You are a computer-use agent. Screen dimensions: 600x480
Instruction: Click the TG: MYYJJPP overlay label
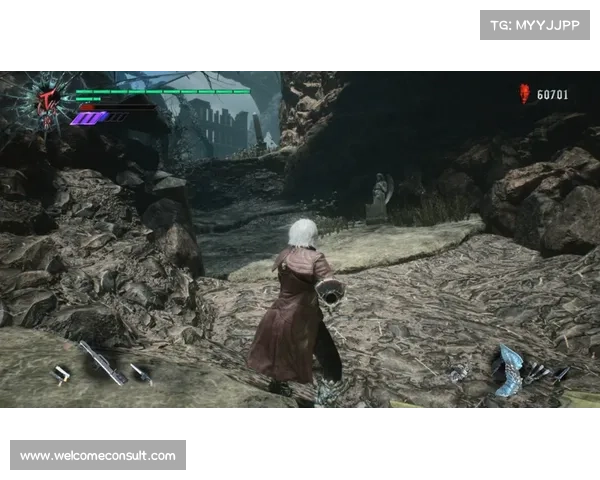point(535,24)
